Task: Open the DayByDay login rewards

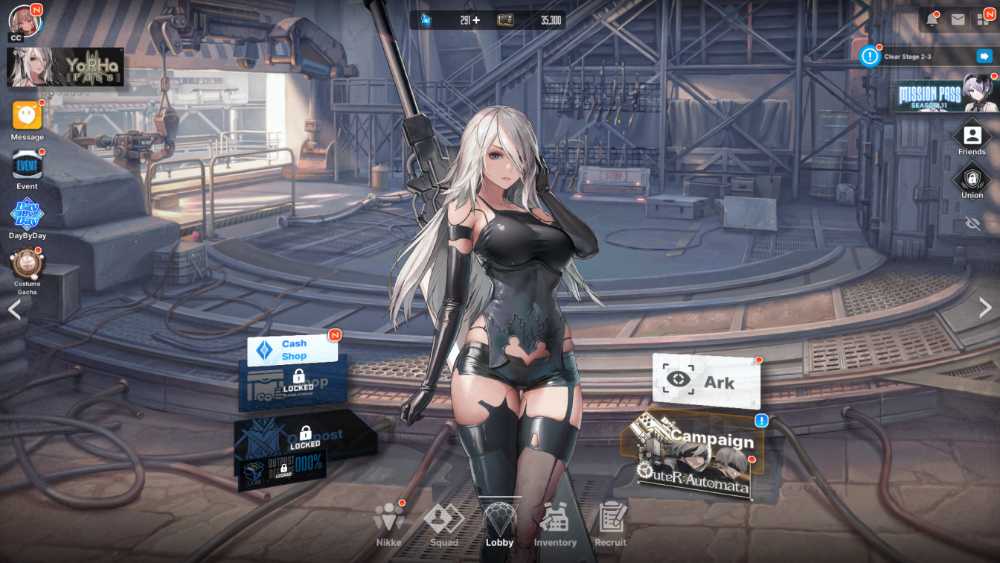Action: pyautogui.click(x=27, y=214)
